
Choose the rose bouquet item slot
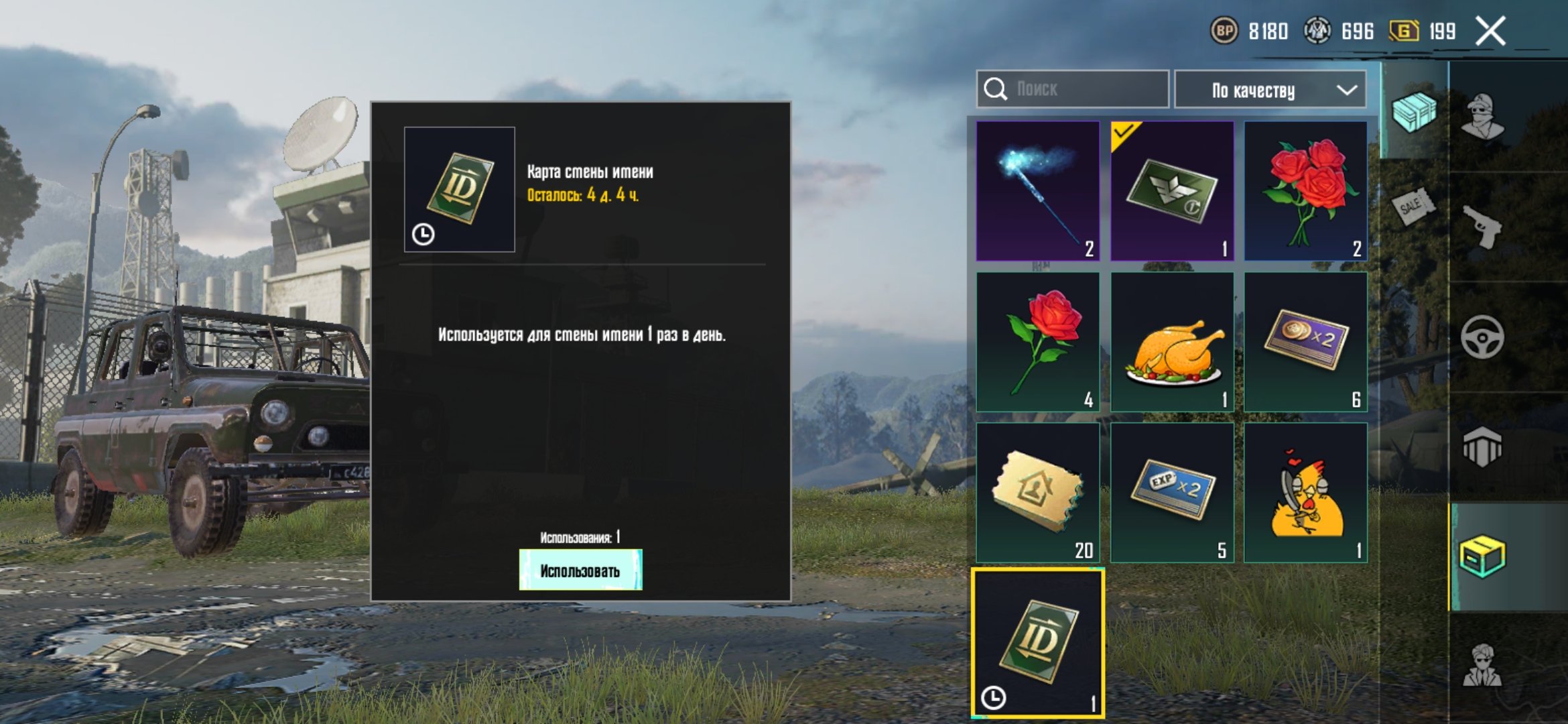1305,191
